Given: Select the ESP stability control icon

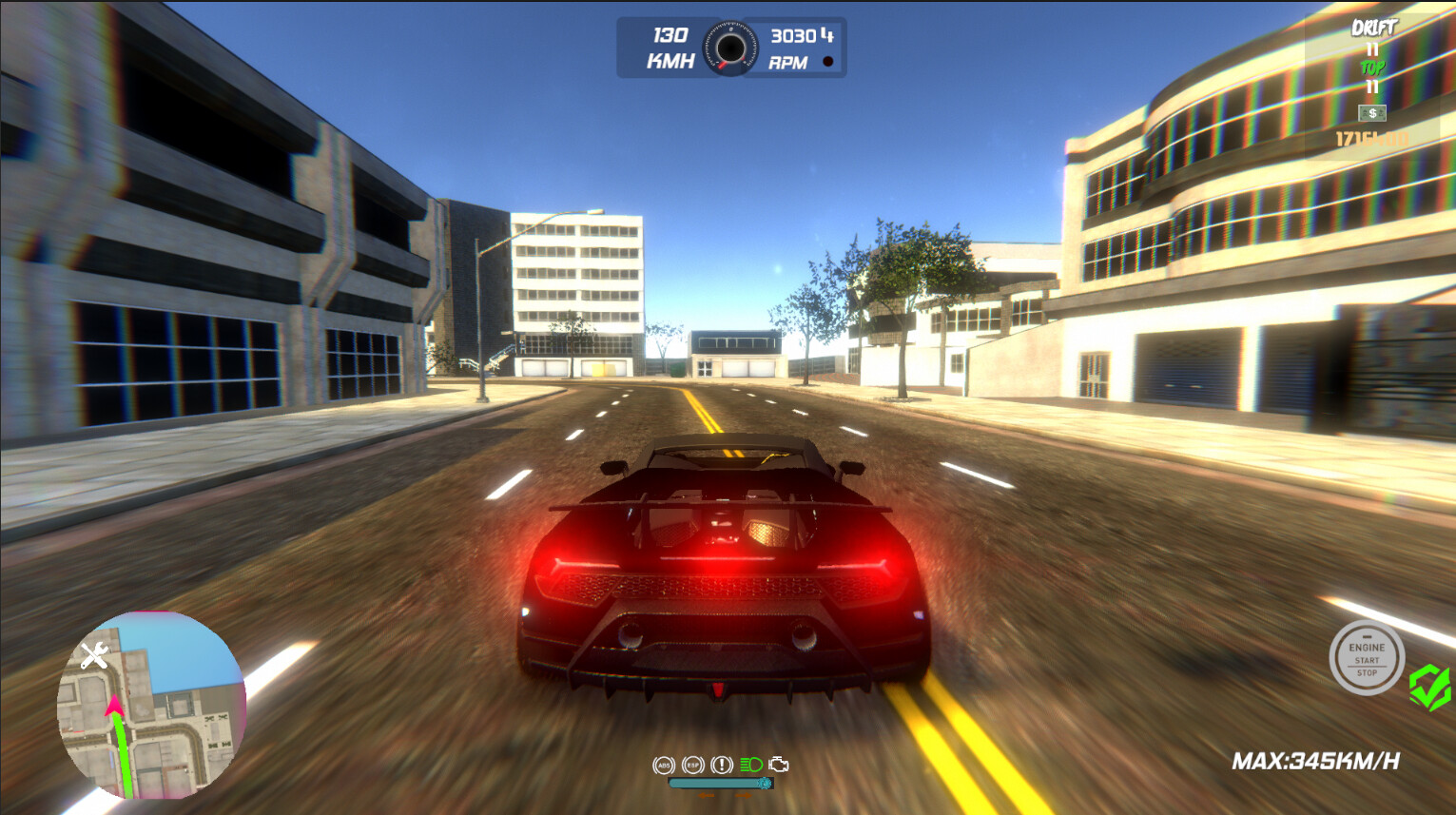Looking at the screenshot, I should 692,765.
